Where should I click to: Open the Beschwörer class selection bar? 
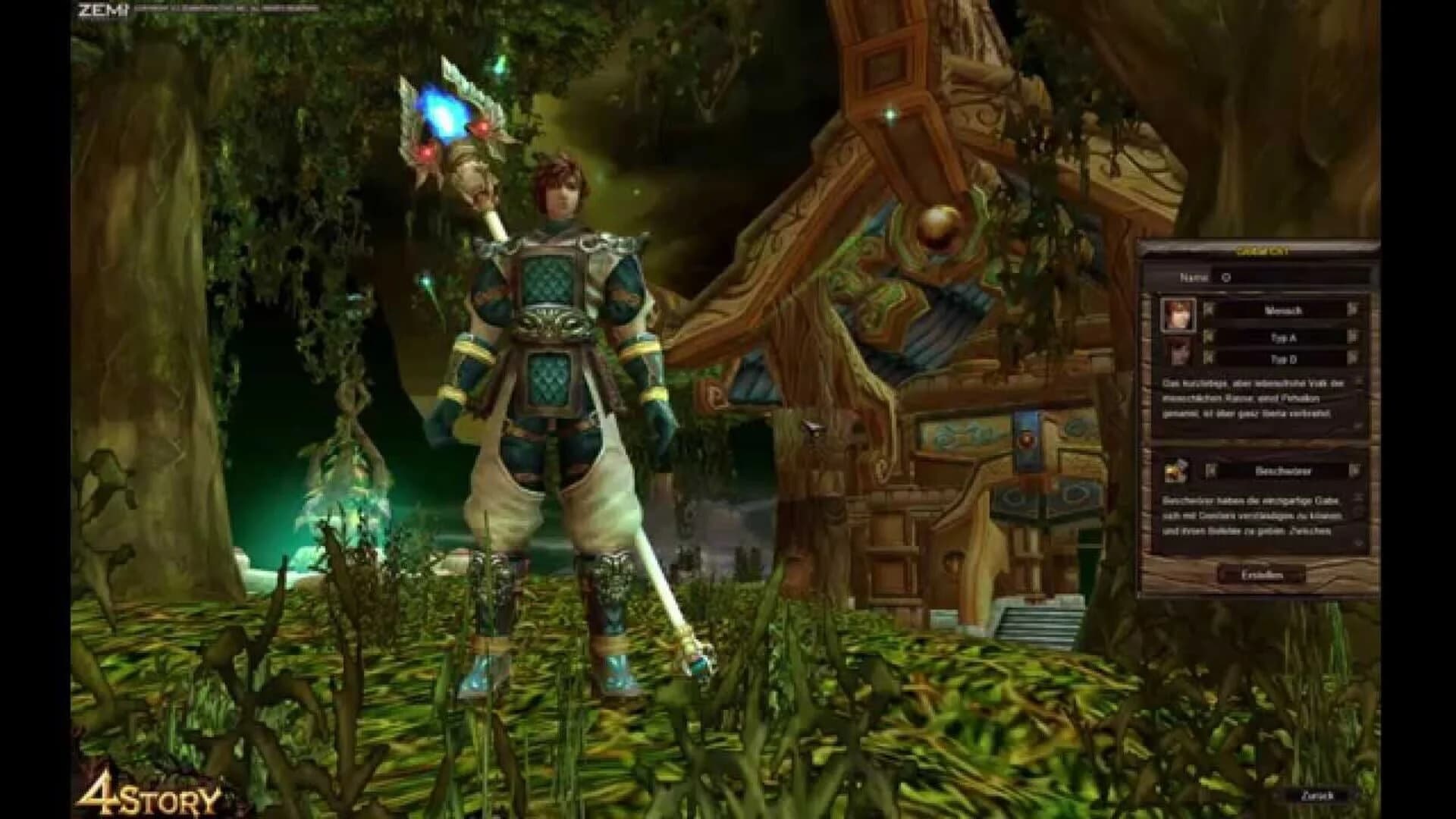click(1285, 471)
